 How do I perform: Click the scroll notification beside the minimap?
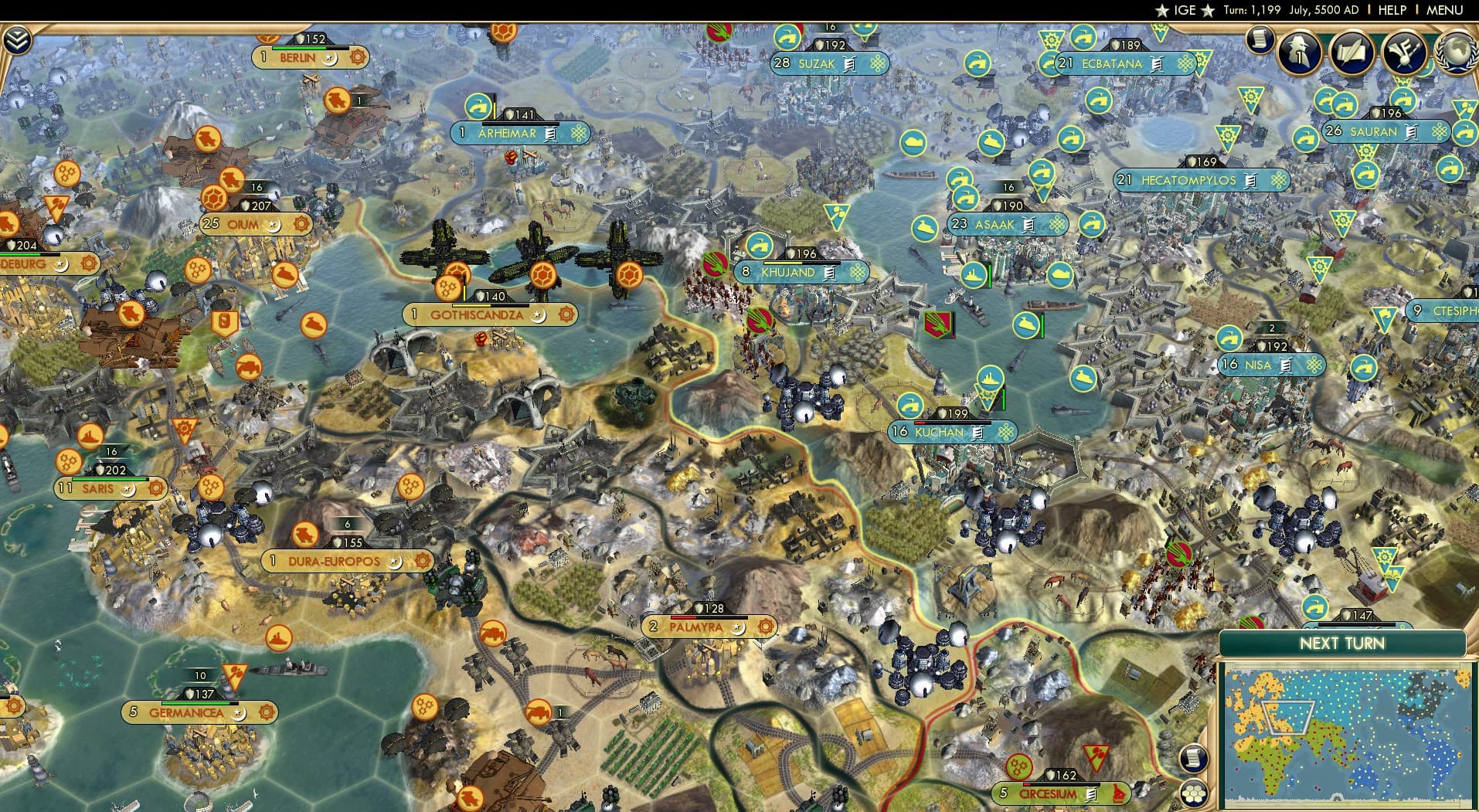pyautogui.click(x=1194, y=759)
